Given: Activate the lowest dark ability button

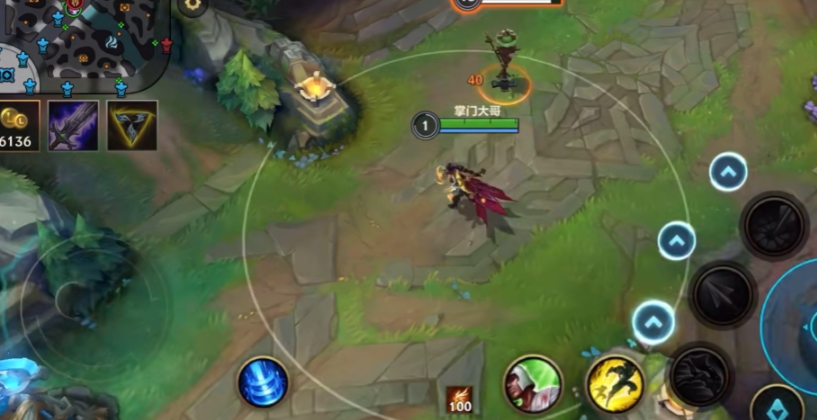Looking at the screenshot, I should click(700, 377).
